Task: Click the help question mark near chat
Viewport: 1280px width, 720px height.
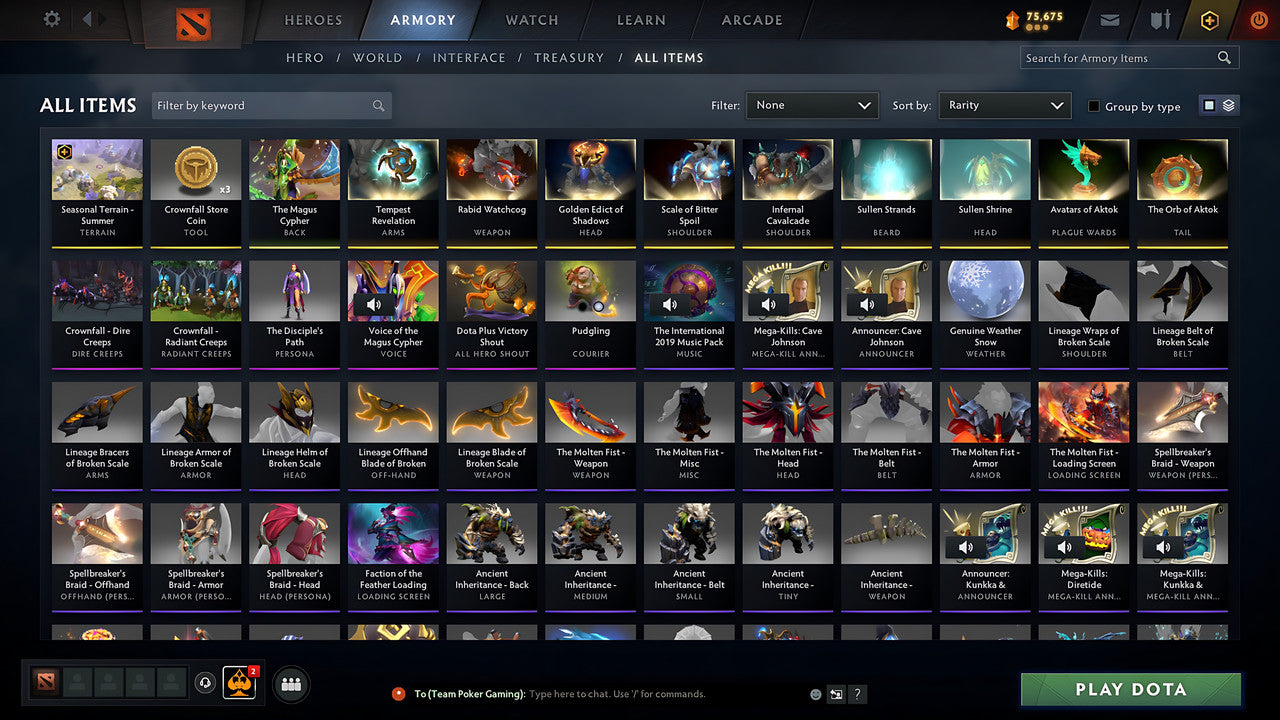Action: coord(857,693)
